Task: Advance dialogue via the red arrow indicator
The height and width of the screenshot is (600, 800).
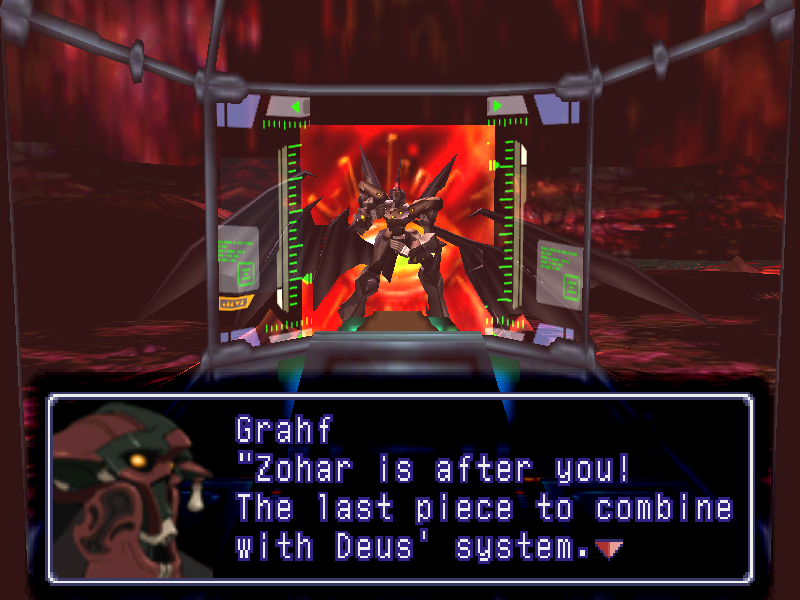Action: (608, 548)
